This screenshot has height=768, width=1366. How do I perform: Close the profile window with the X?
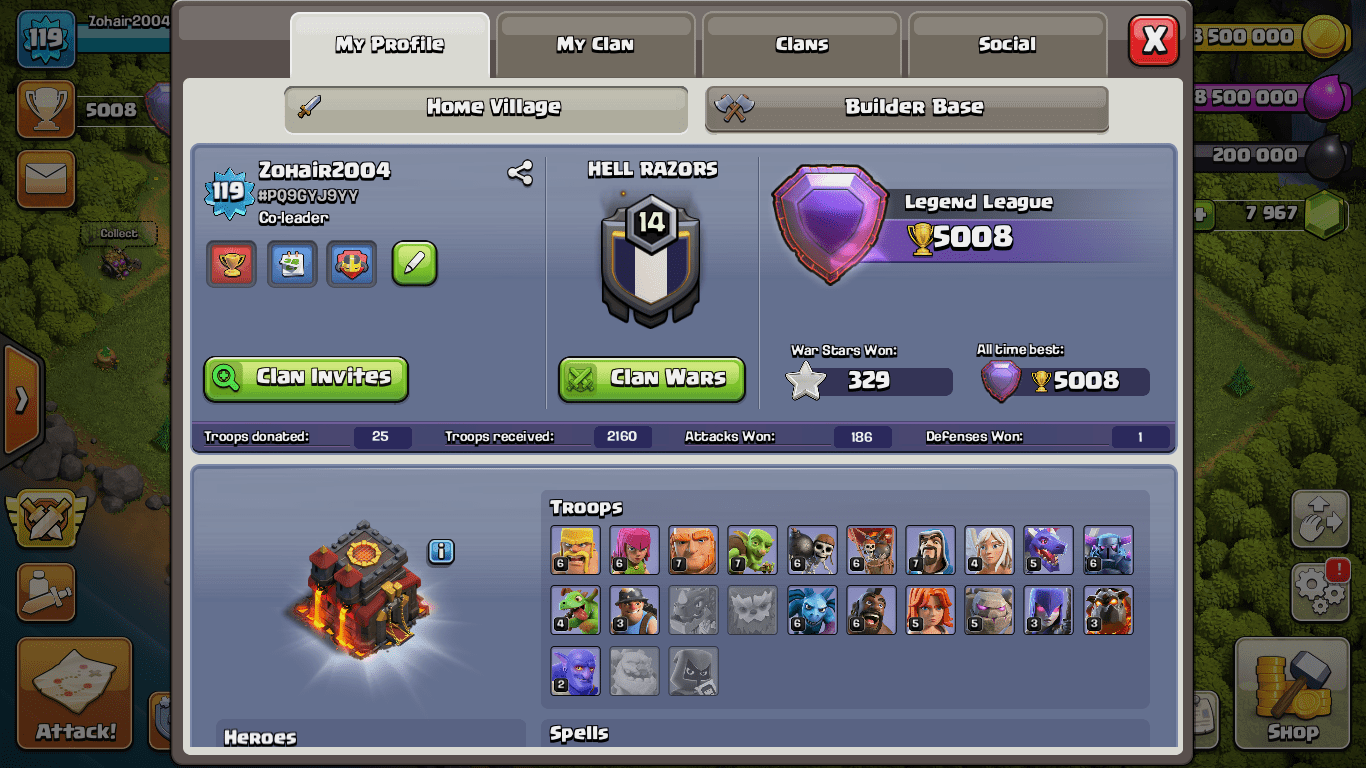[1153, 41]
